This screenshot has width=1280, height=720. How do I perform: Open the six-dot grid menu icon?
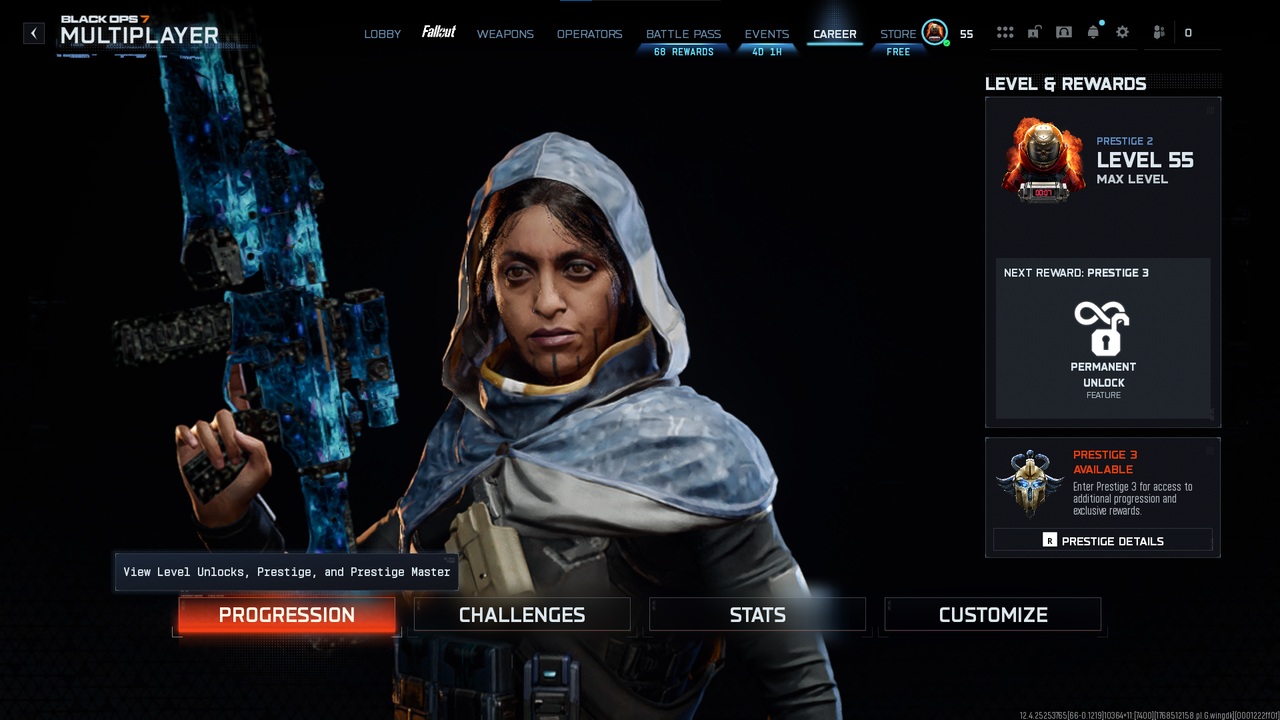(1005, 33)
